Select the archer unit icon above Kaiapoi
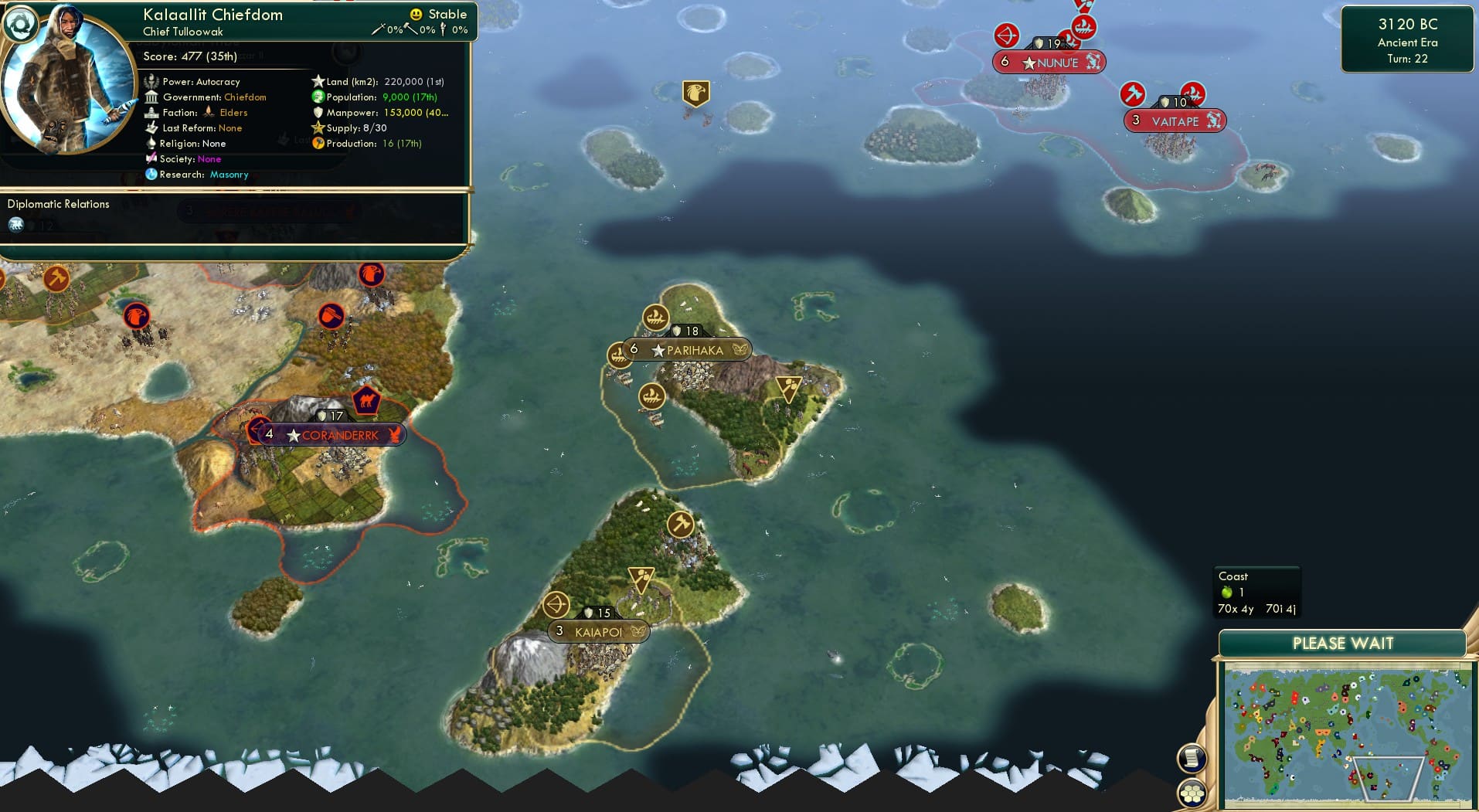 (558, 604)
